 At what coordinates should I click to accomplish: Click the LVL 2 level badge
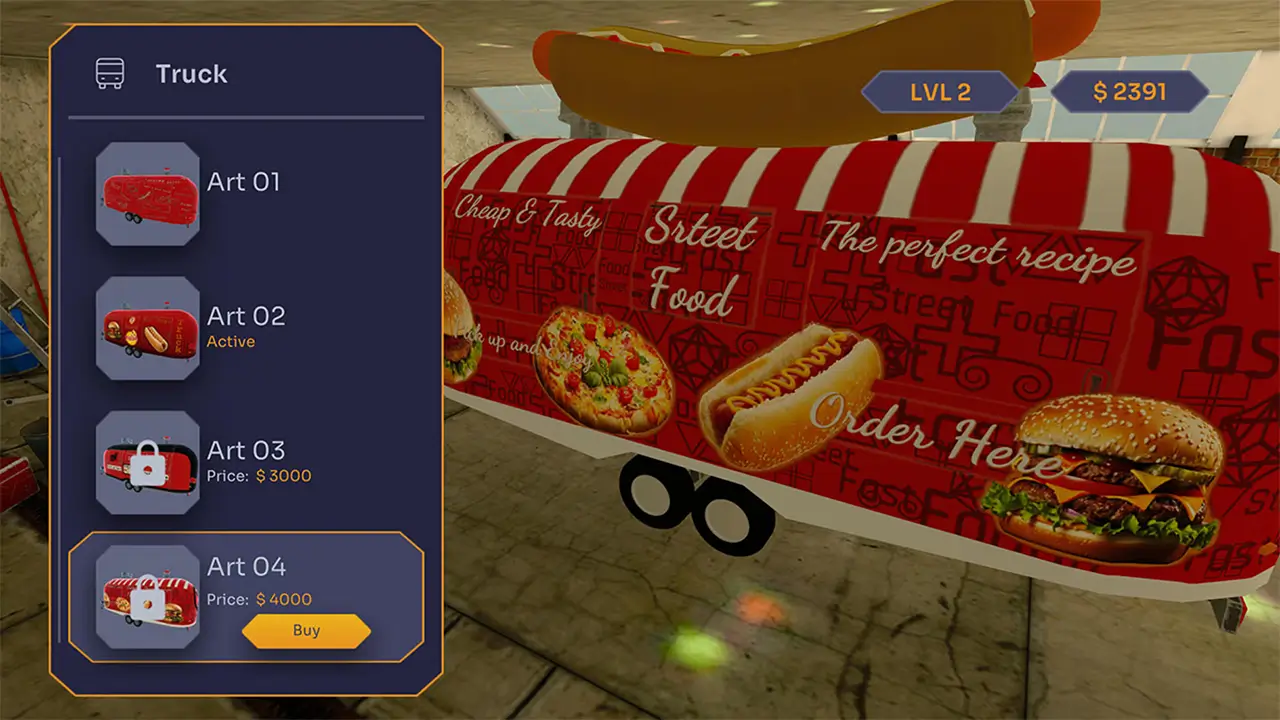[938, 92]
